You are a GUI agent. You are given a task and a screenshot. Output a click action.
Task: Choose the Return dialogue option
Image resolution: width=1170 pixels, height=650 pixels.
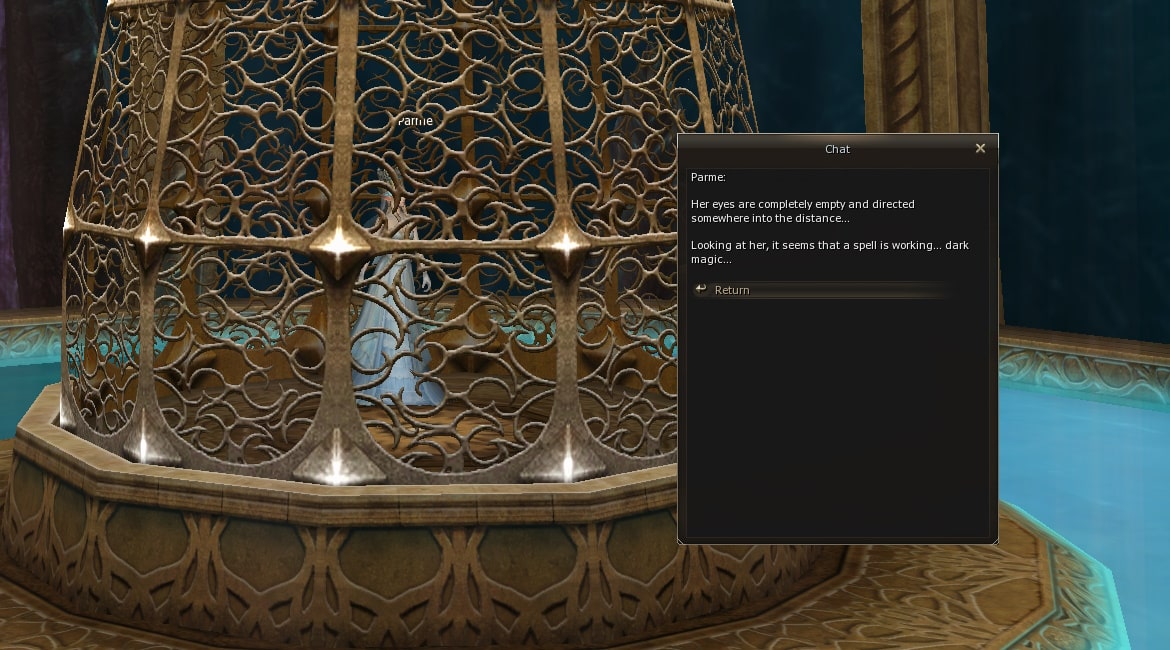(x=731, y=290)
